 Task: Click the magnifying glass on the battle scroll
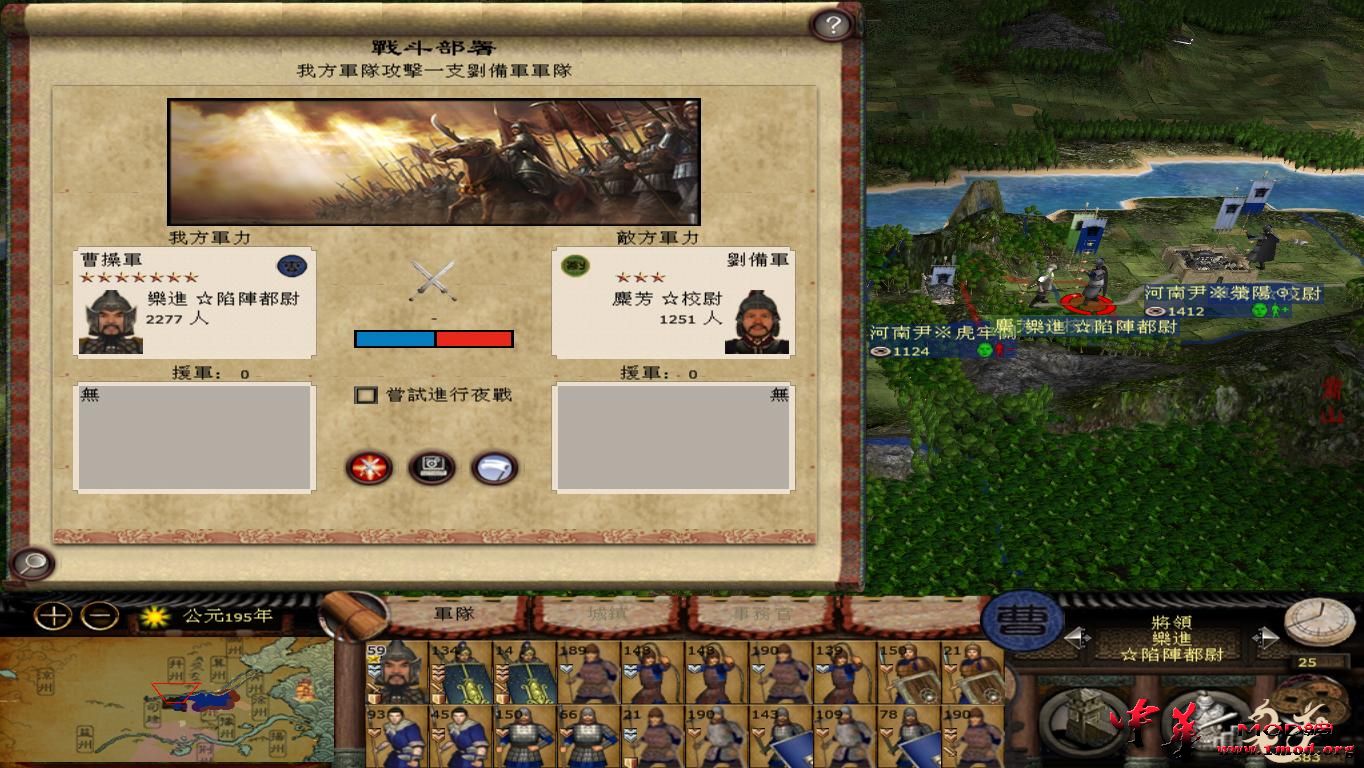coord(33,564)
